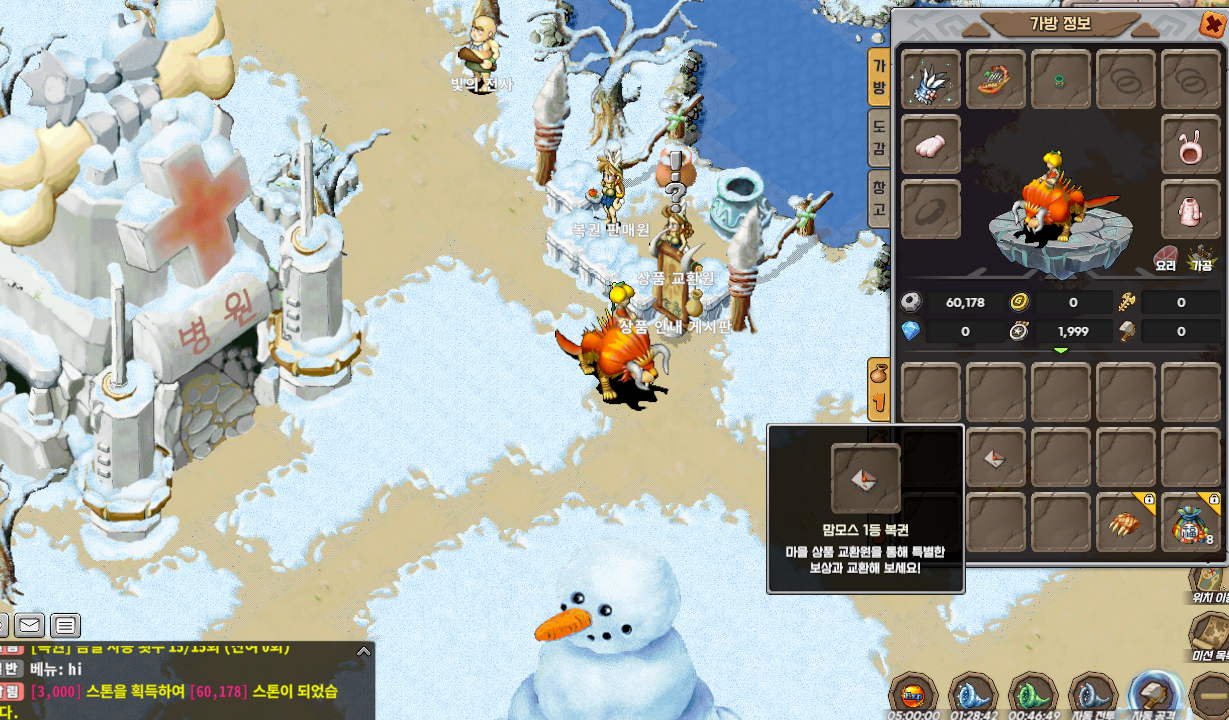Select the equipped feathered claw weapon slot

point(931,80)
